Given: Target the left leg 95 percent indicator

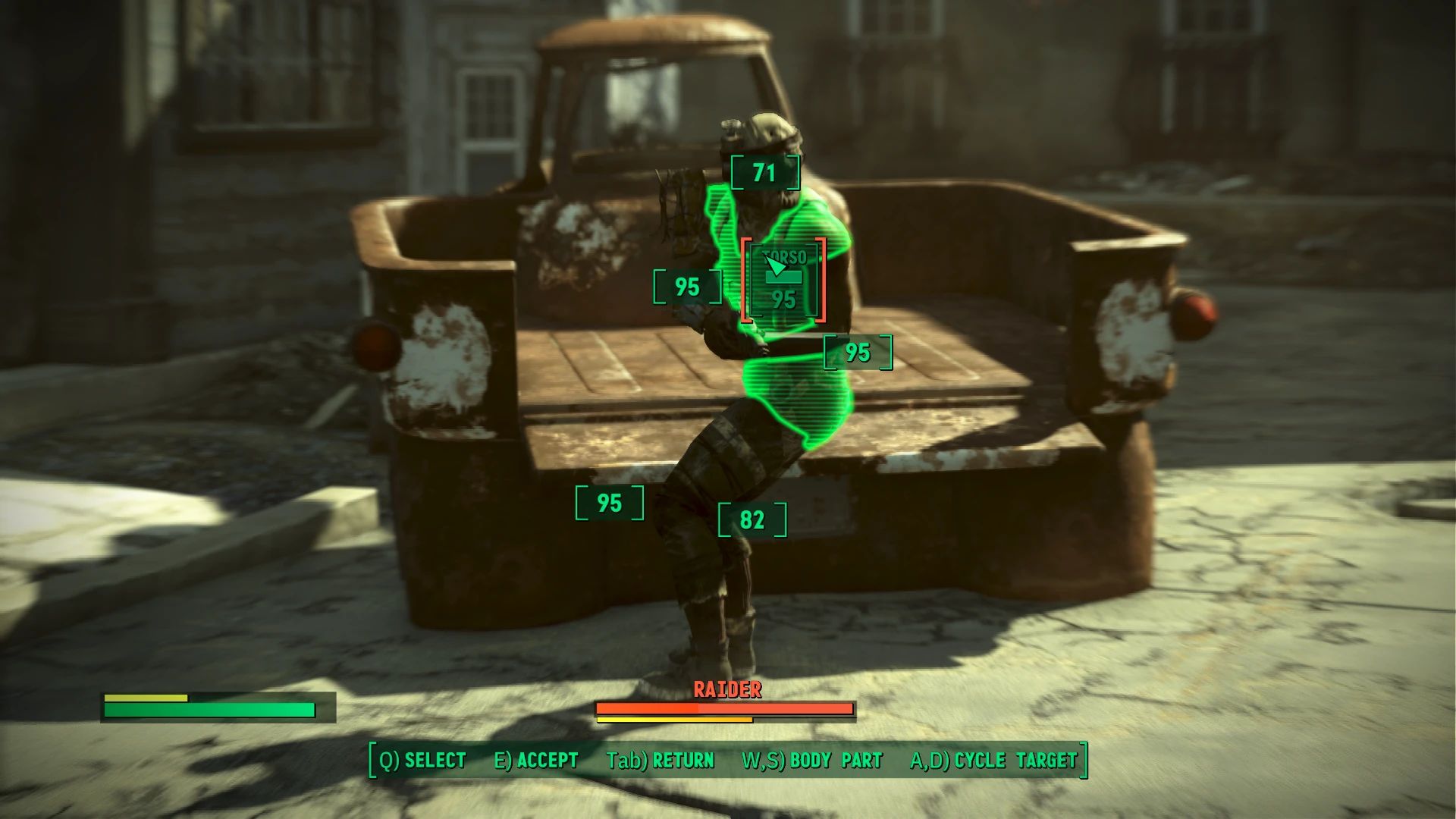Looking at the screenshot, I should (x=607, y=501).
